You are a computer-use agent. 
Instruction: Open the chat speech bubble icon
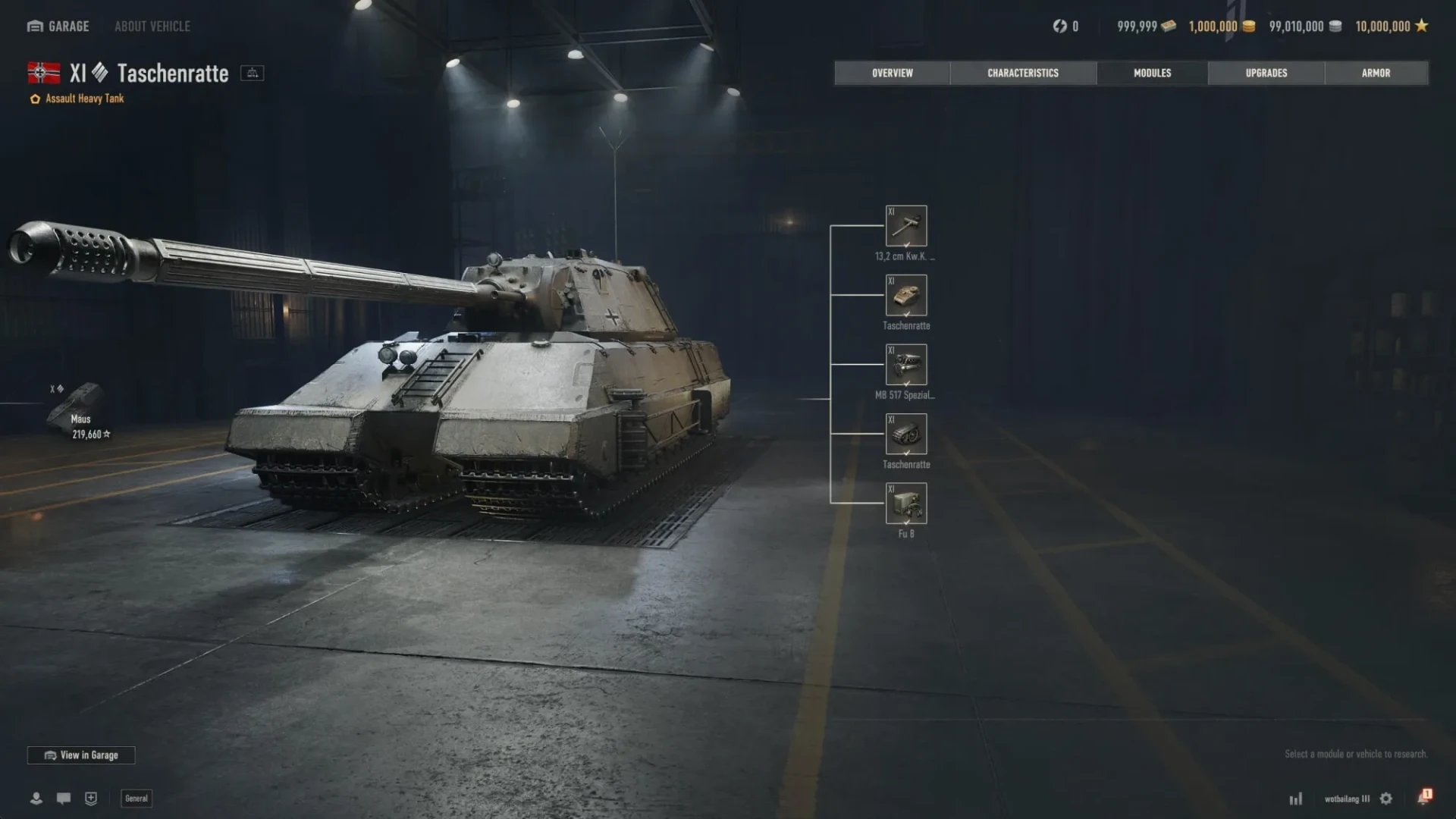(64, 799)
